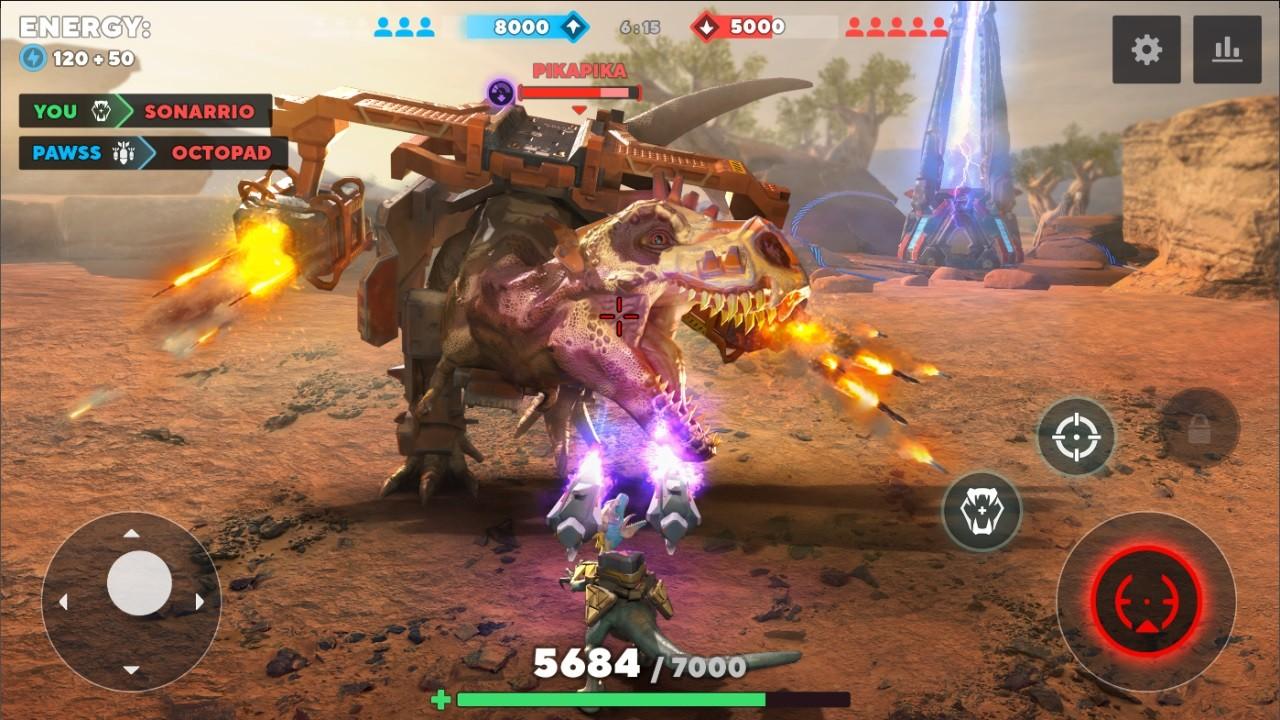This screenshot has height=720, width=1280.
Task: Select the OCTOPAD kill feed entry
Action: point(222,154)
